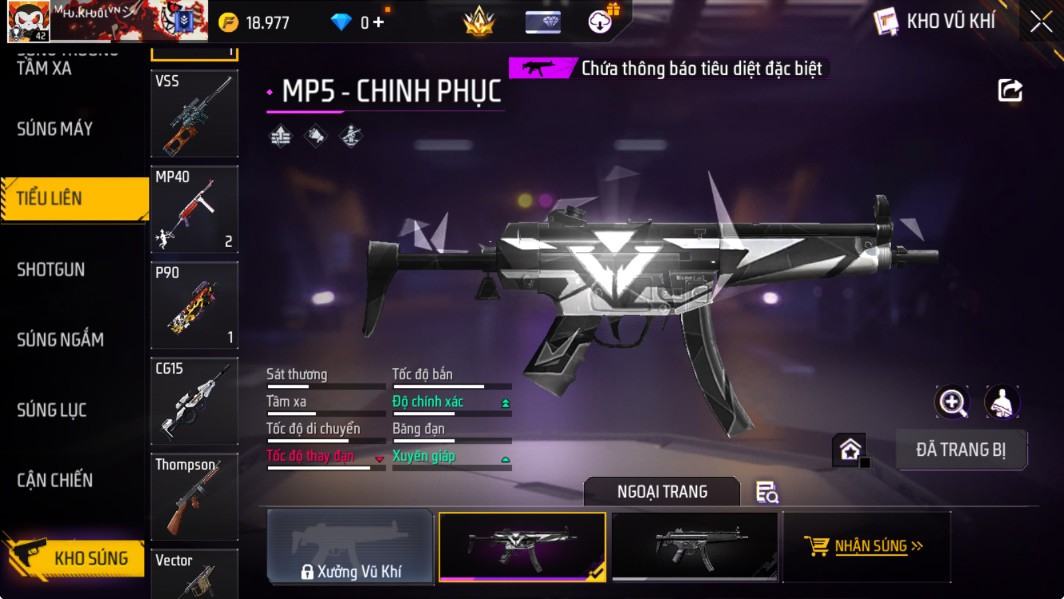Select the VSS weapon thumbnail

tap(194, 114)
